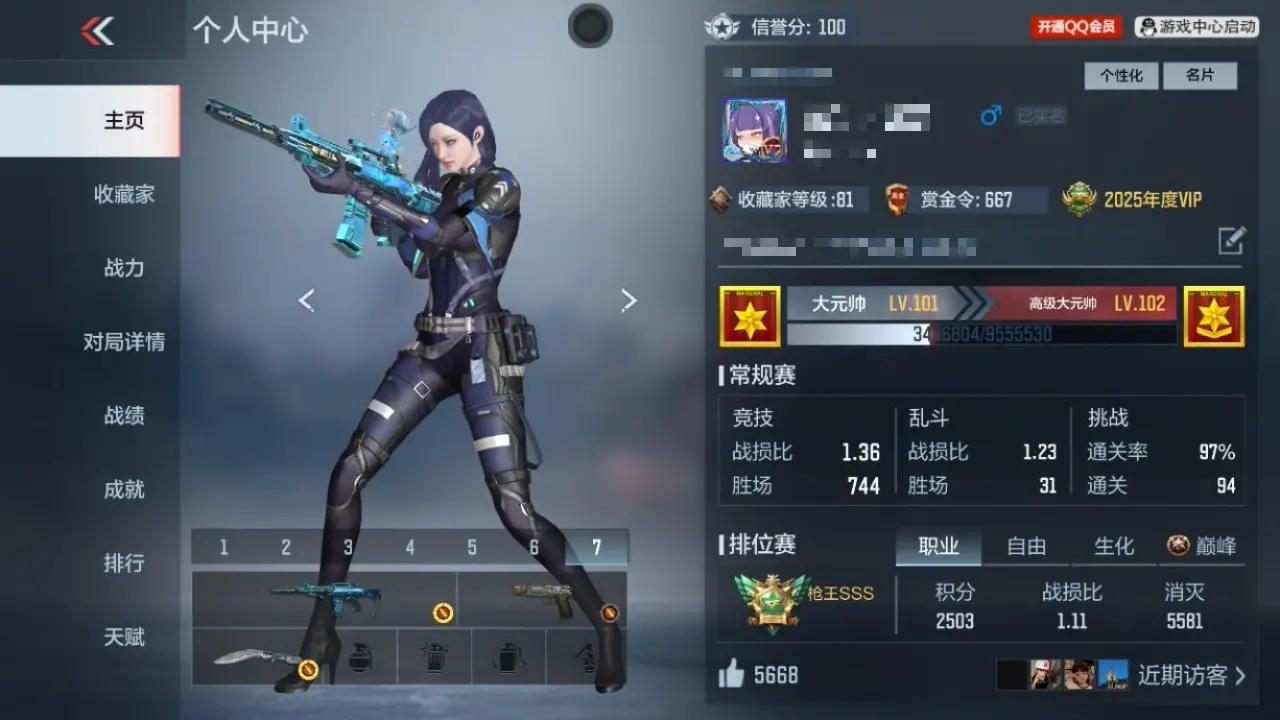Open the 天赋 talents page

(124, 637)
